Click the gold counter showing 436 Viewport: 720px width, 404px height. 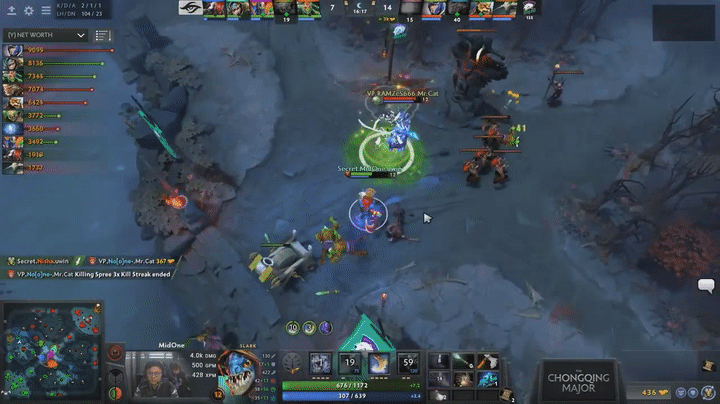(x=648, y=392)
